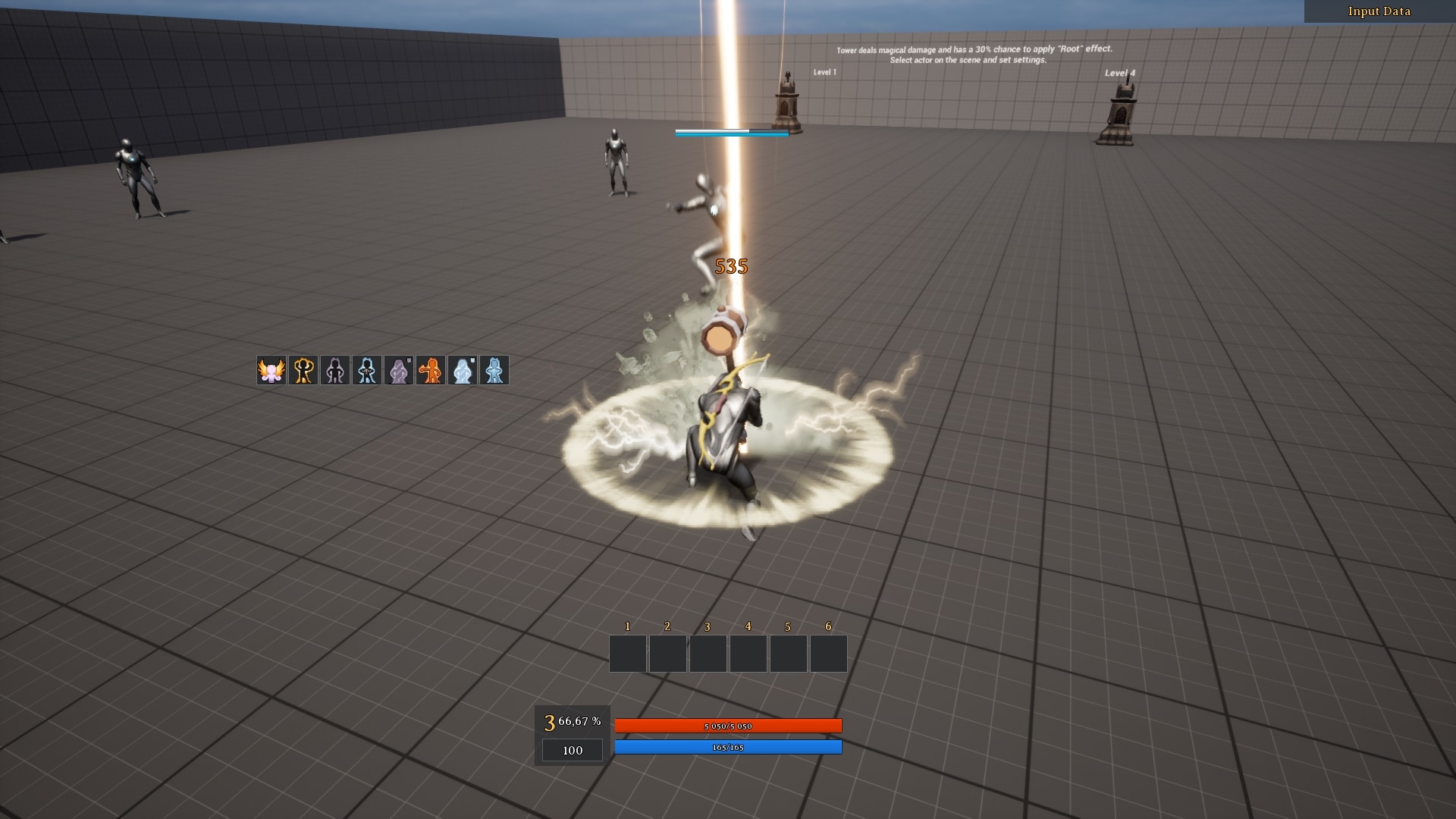Click the box displaying value 100
Image resolution: width=1456 pixels, height=819 pixels.
point(572,750)
